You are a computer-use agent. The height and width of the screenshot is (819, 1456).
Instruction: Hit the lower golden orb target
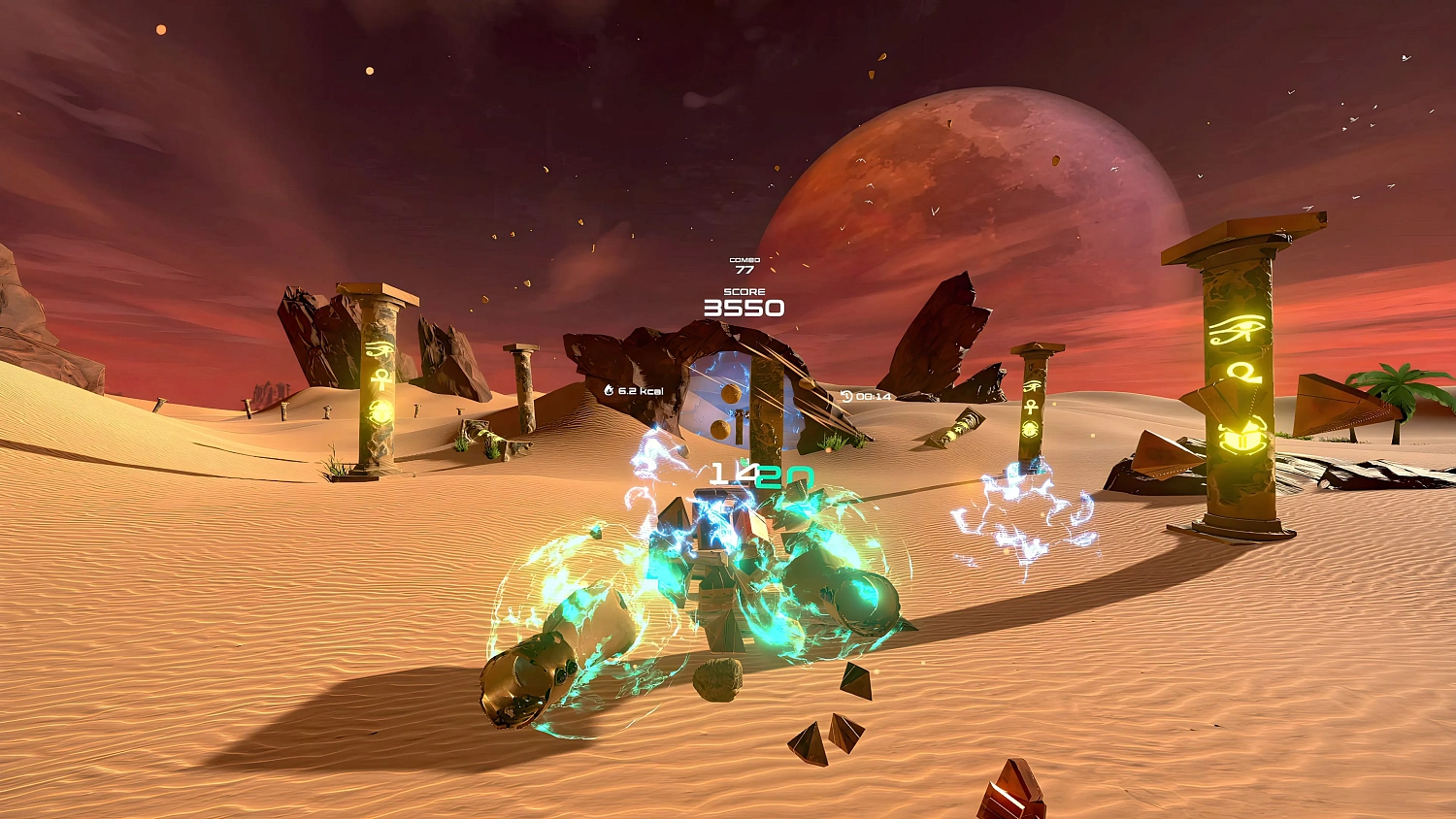[x=719, y=429]
